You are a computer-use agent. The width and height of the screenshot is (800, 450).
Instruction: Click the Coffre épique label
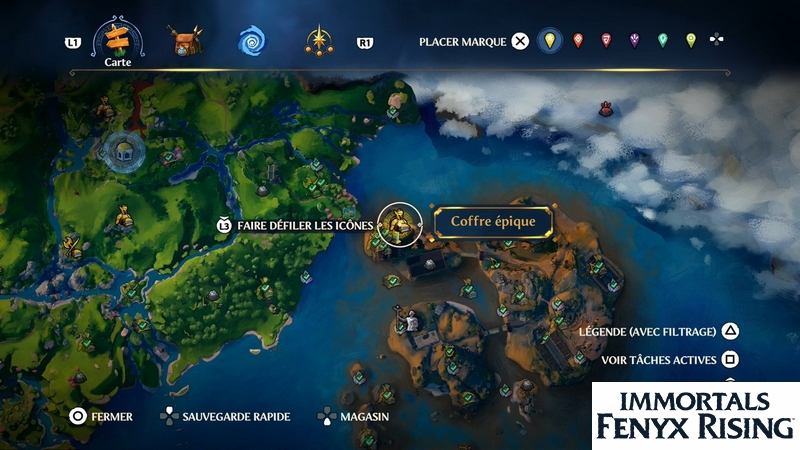coord(492,222)
